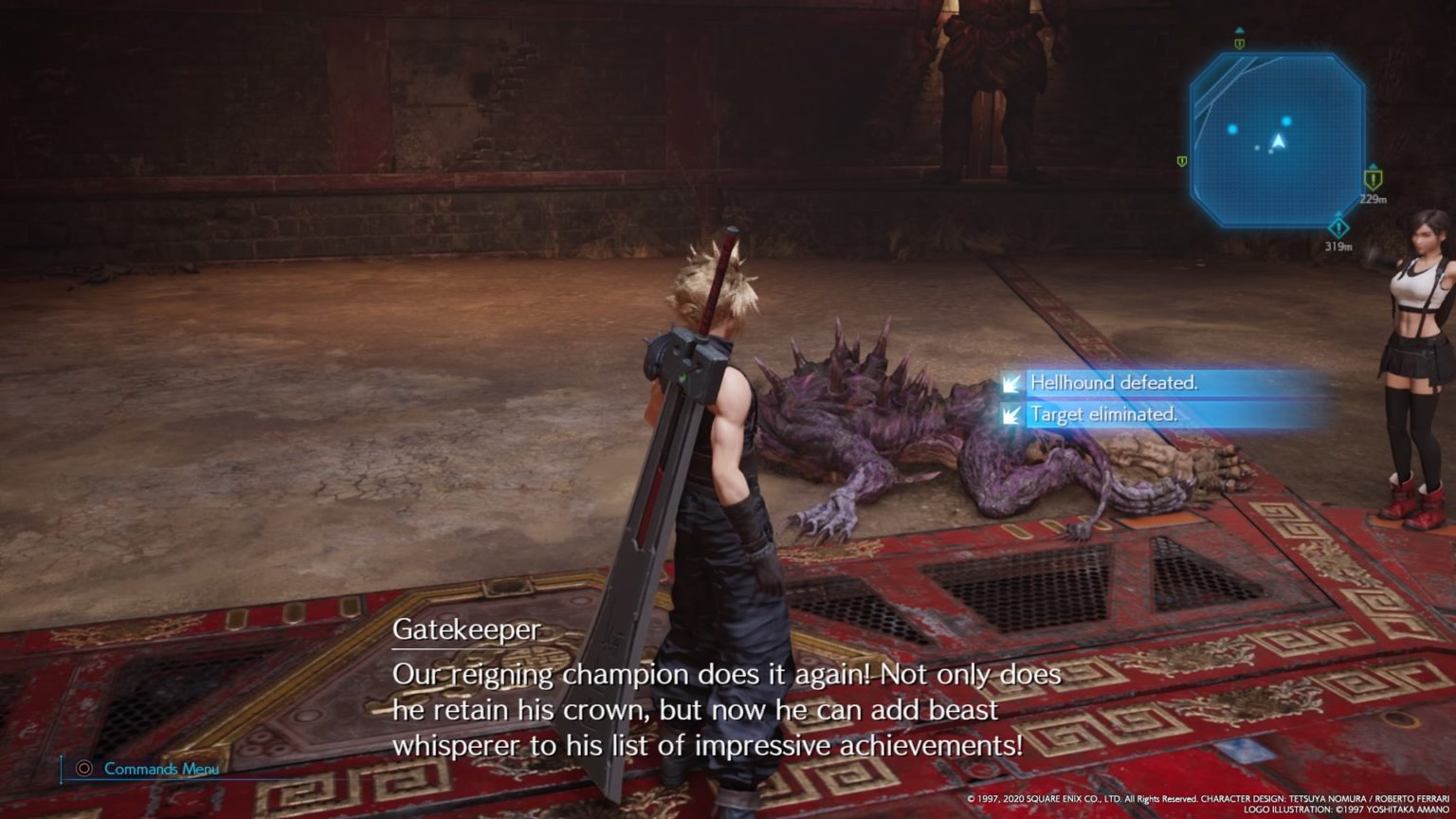Image resolution: width=1456 pixels, height=819 pixels.
Task: Open the Commands Menu
Action: tap(160, 769)
